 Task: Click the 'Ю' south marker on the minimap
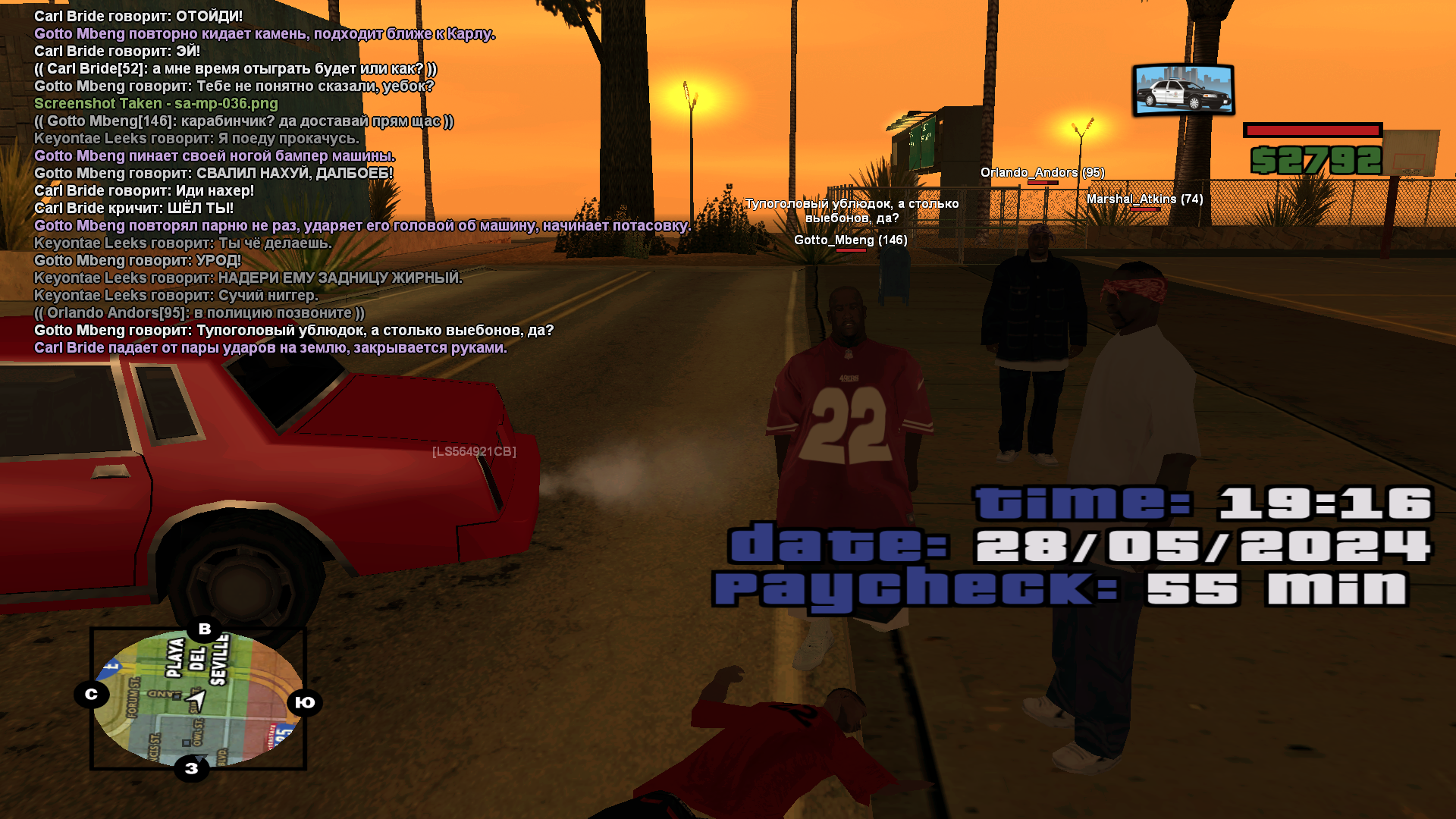[305, 702]
